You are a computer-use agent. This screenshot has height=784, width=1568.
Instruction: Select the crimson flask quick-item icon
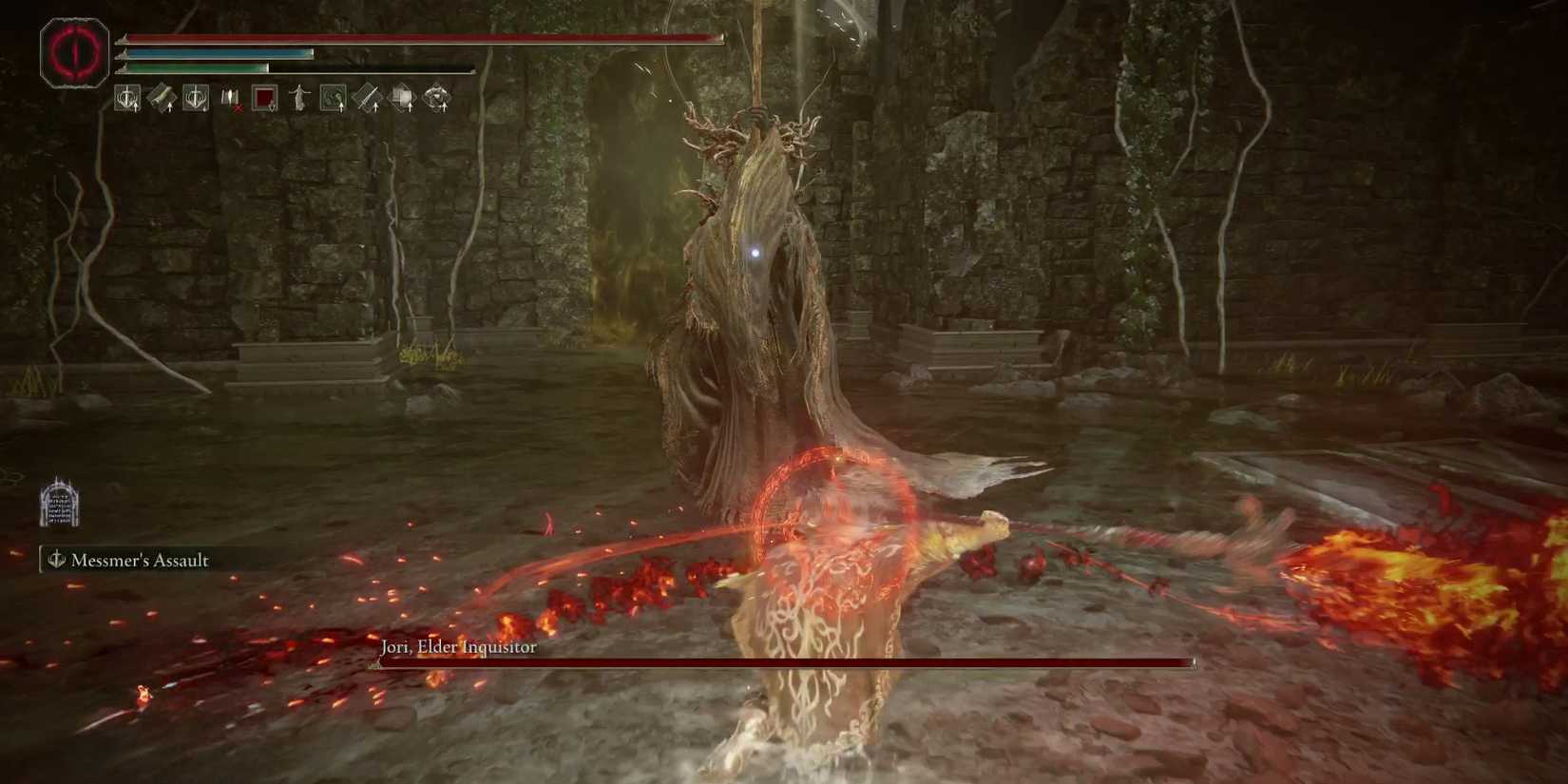tap(265, 98)
